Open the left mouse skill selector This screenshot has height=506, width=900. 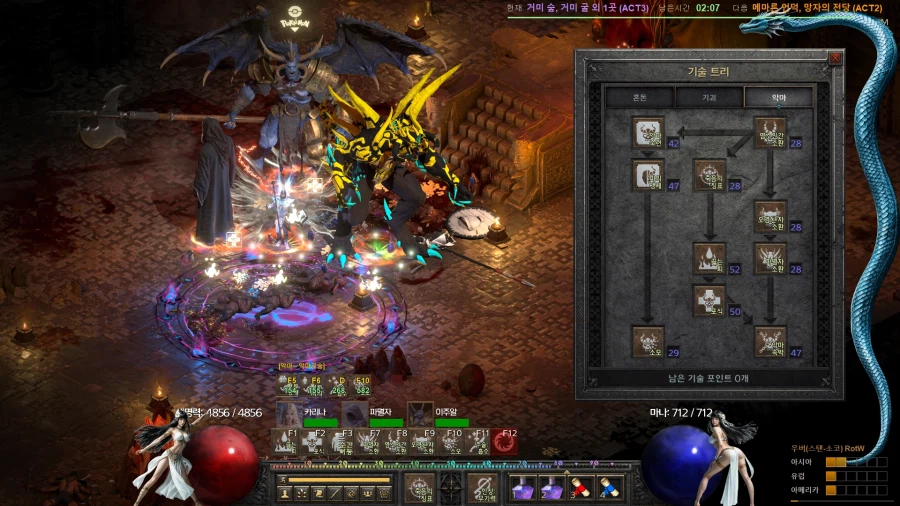[x=419, y=488]
